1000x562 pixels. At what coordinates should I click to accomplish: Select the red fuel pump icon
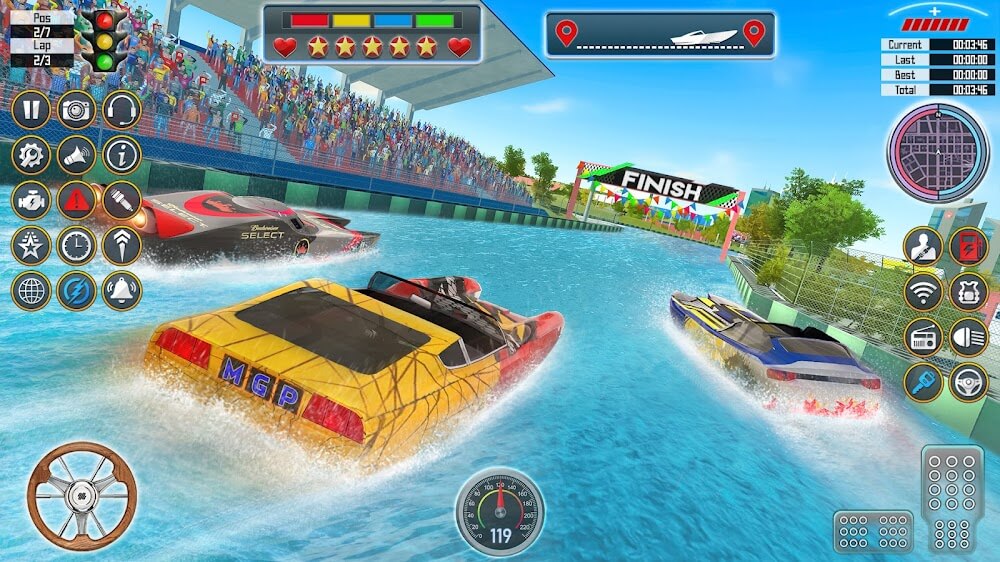click(968, 247)
